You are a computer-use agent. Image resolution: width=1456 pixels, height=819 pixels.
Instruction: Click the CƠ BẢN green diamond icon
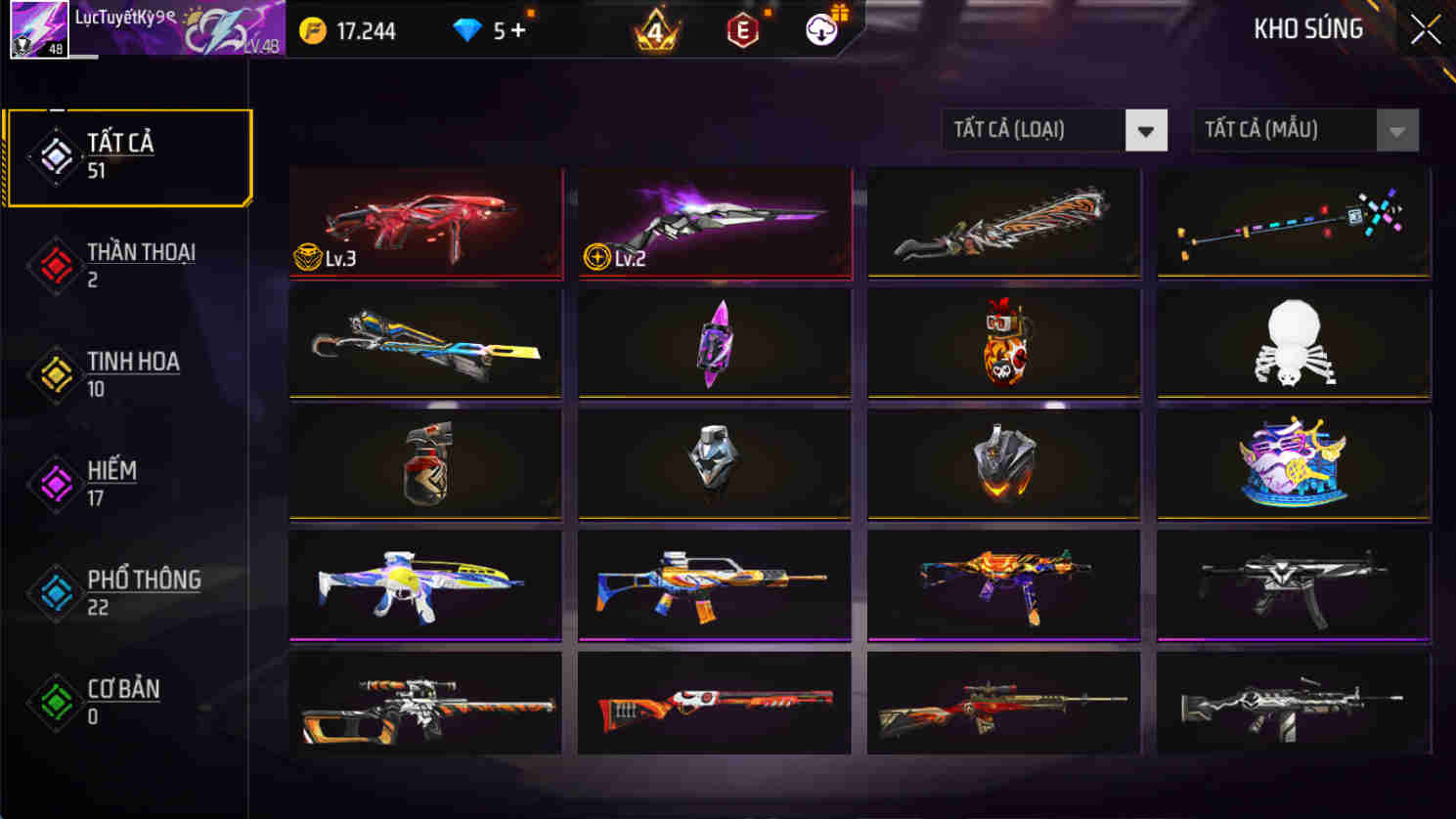(x=56, y=700)
